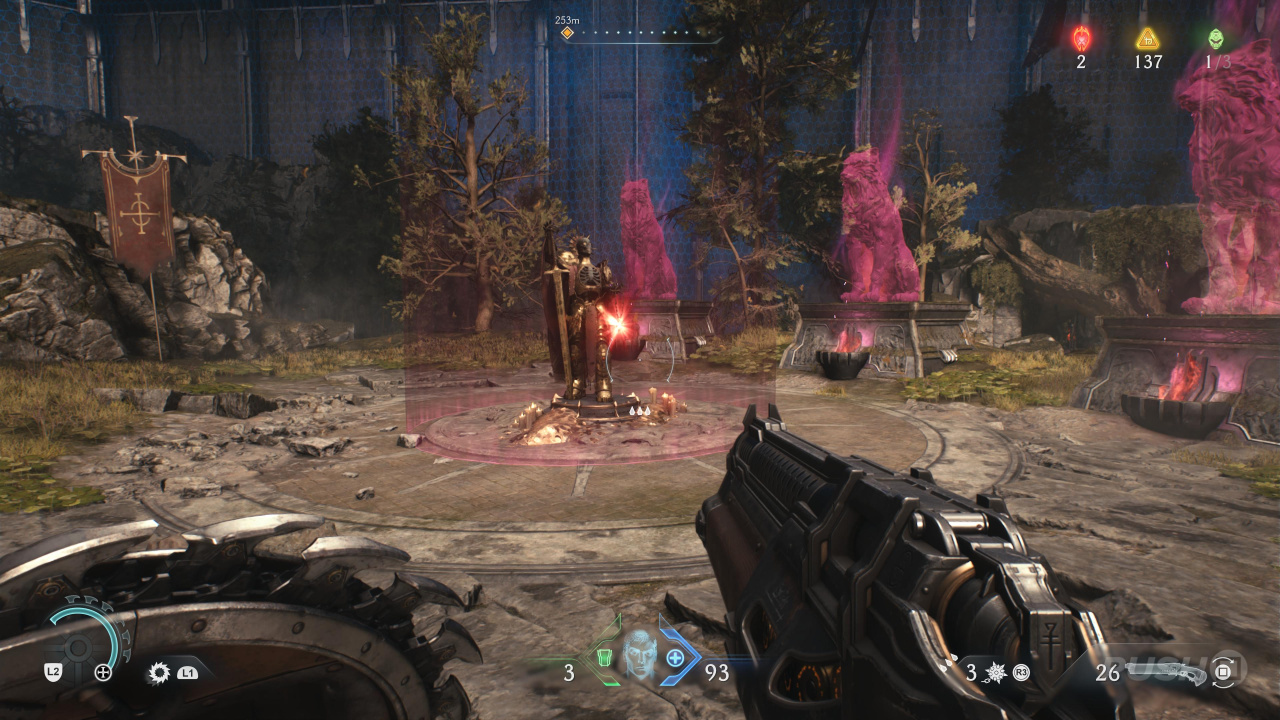Select the spiked grenade charge icon
The width and height of the screenshot is (1280, 720).
coord(996,672)
